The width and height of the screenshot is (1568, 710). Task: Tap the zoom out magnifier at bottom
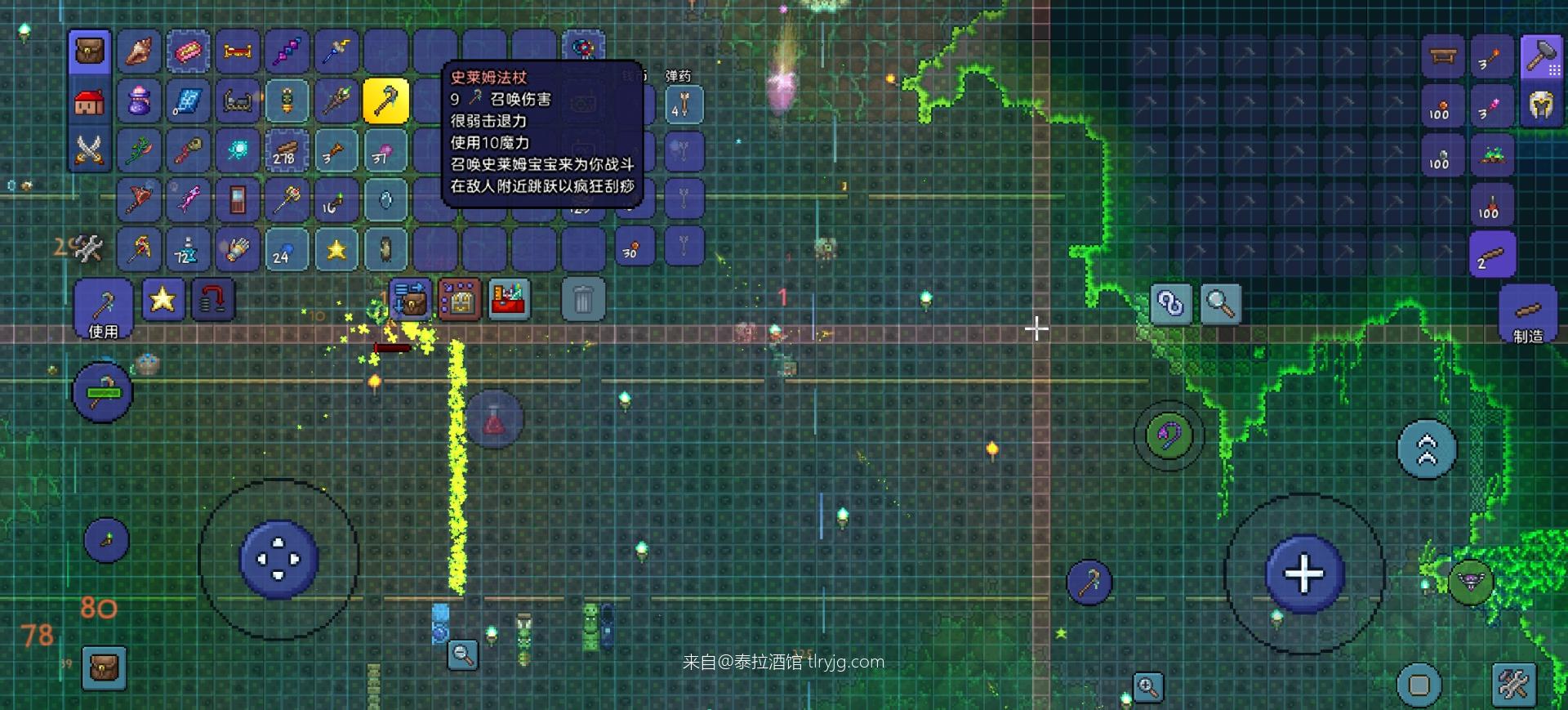click(462, 656)
